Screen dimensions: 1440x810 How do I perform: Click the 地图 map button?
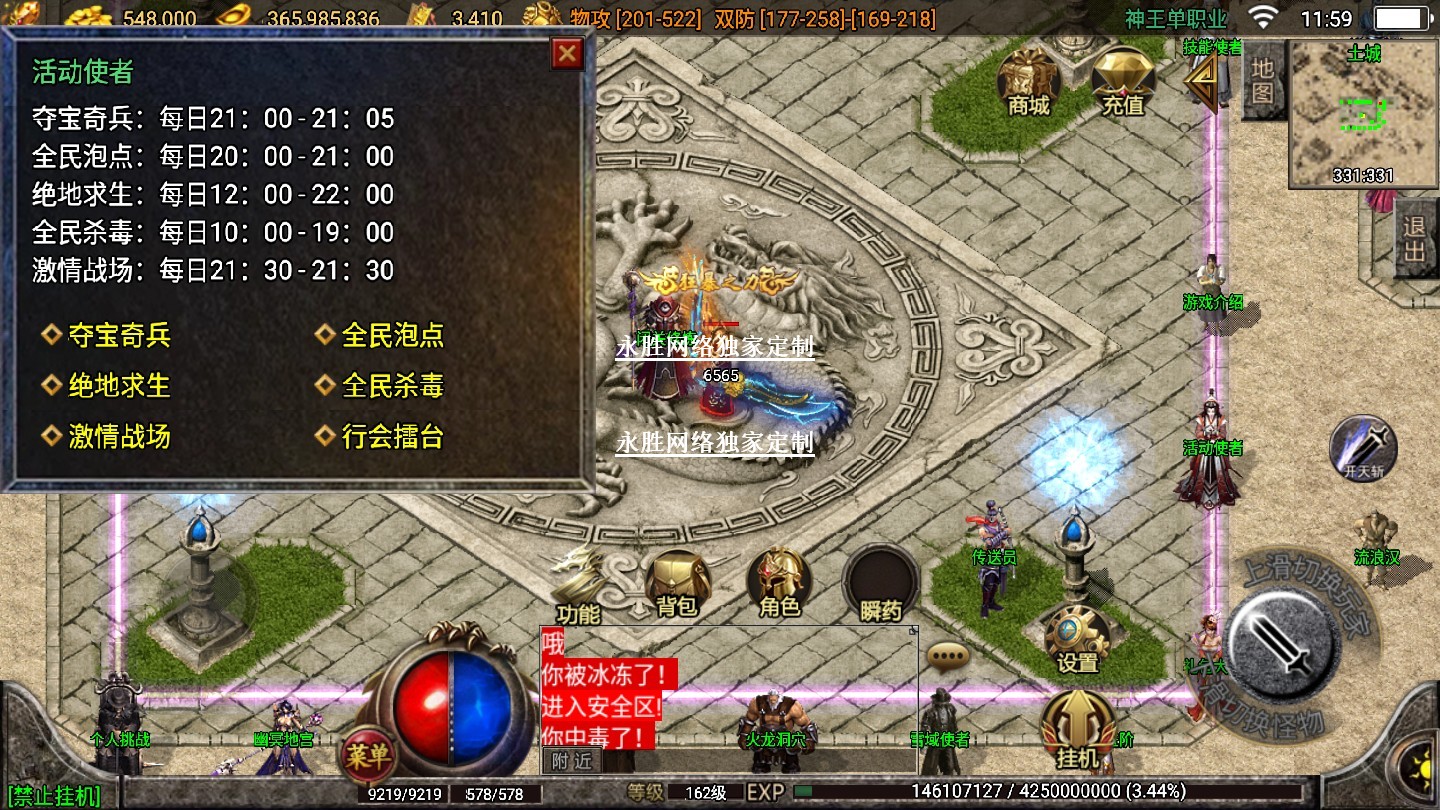(x=1263, y=82)
